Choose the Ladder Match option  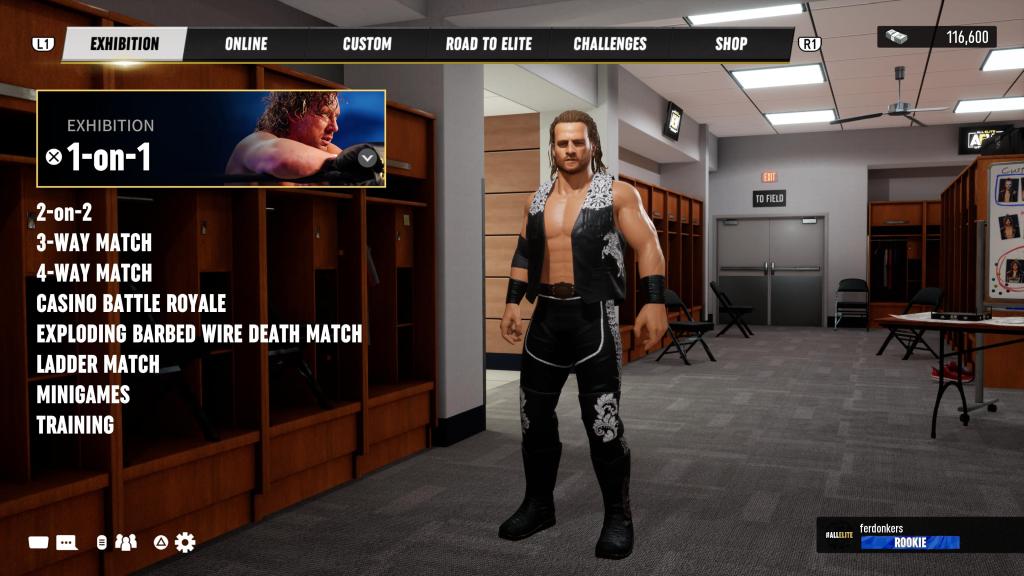[98, 364]
